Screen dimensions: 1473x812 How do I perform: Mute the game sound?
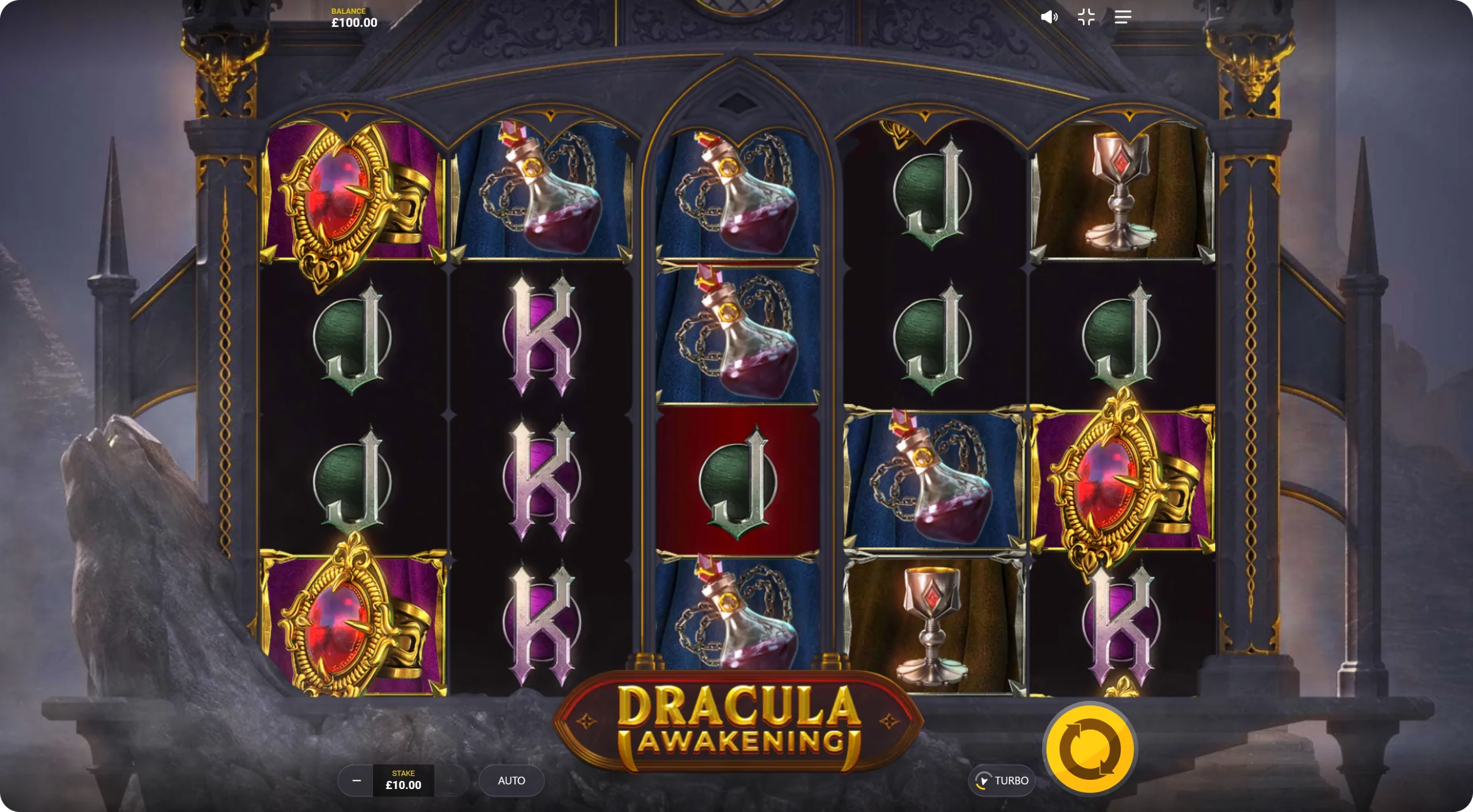coord(1049,17)
